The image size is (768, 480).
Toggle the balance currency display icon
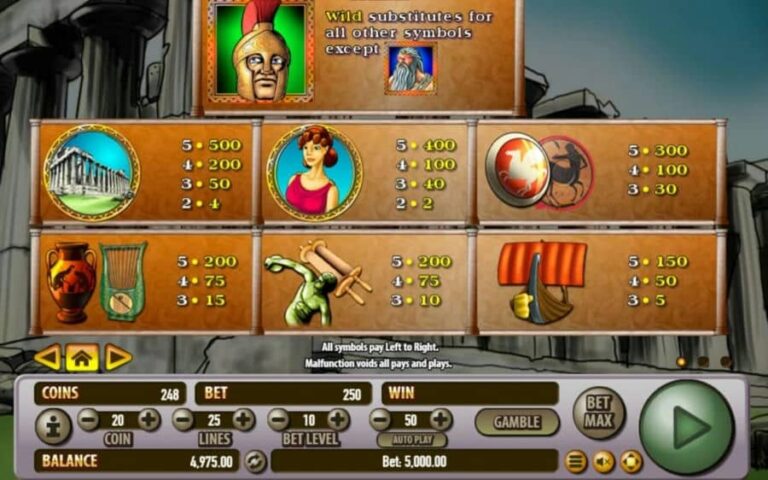(255, 461)
